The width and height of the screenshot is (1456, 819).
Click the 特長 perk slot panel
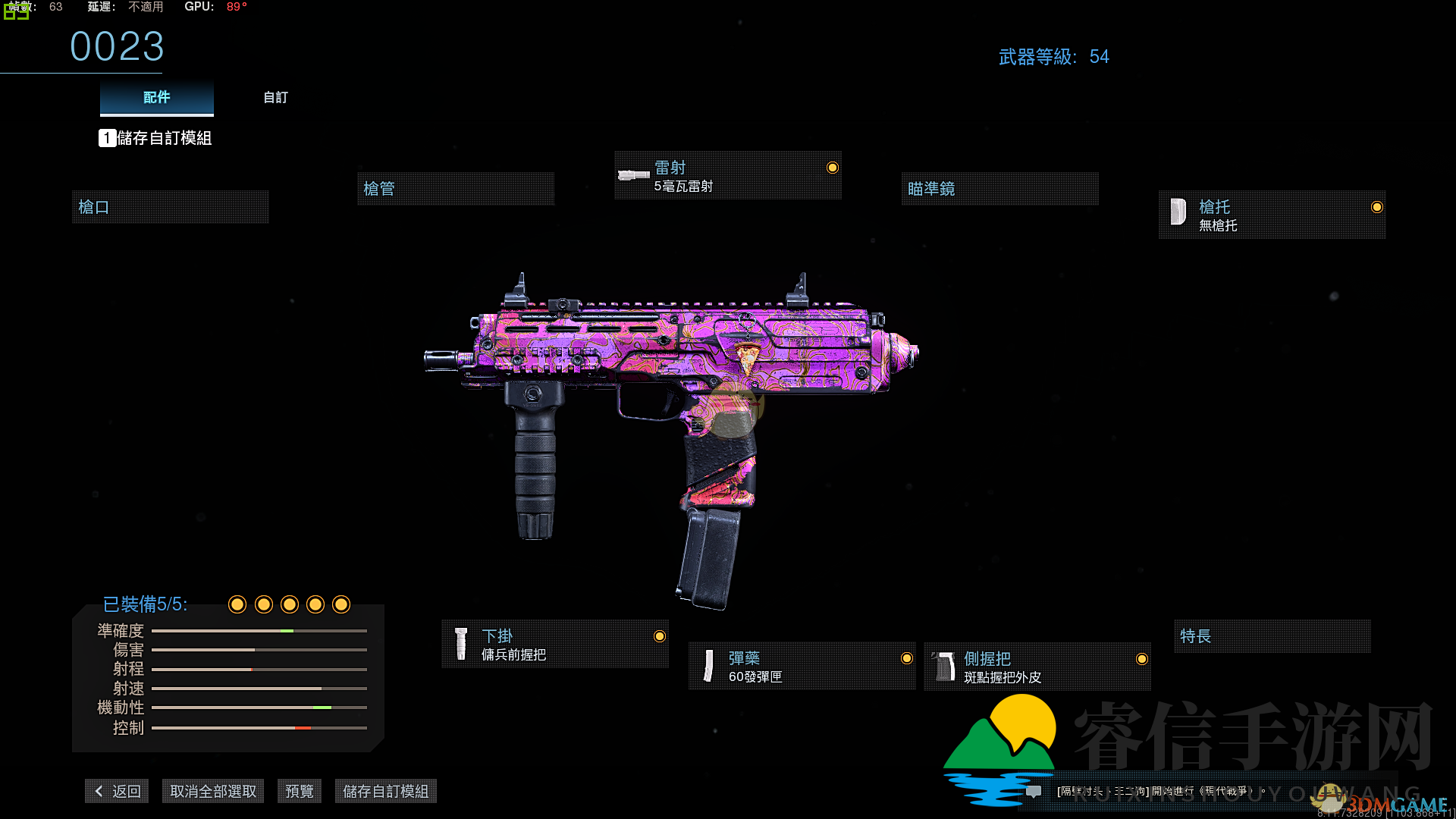coord(1272,636)
